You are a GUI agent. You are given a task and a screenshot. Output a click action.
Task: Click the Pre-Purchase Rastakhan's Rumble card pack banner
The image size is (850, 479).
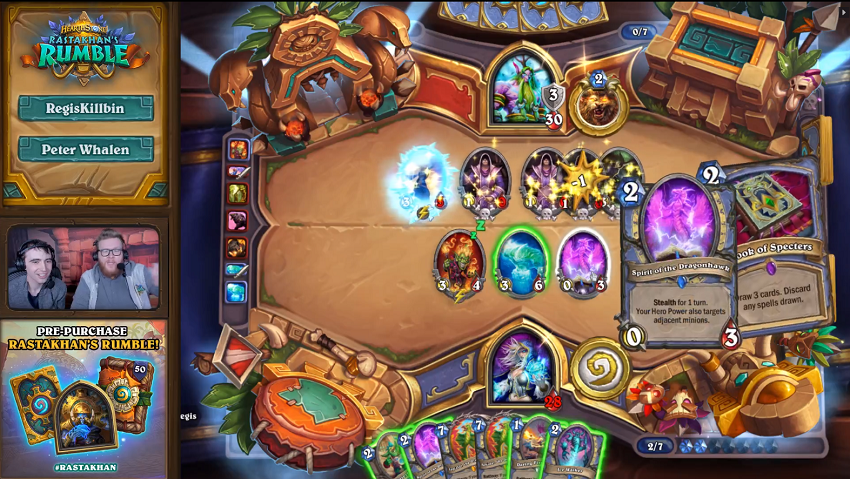point(84,396)
